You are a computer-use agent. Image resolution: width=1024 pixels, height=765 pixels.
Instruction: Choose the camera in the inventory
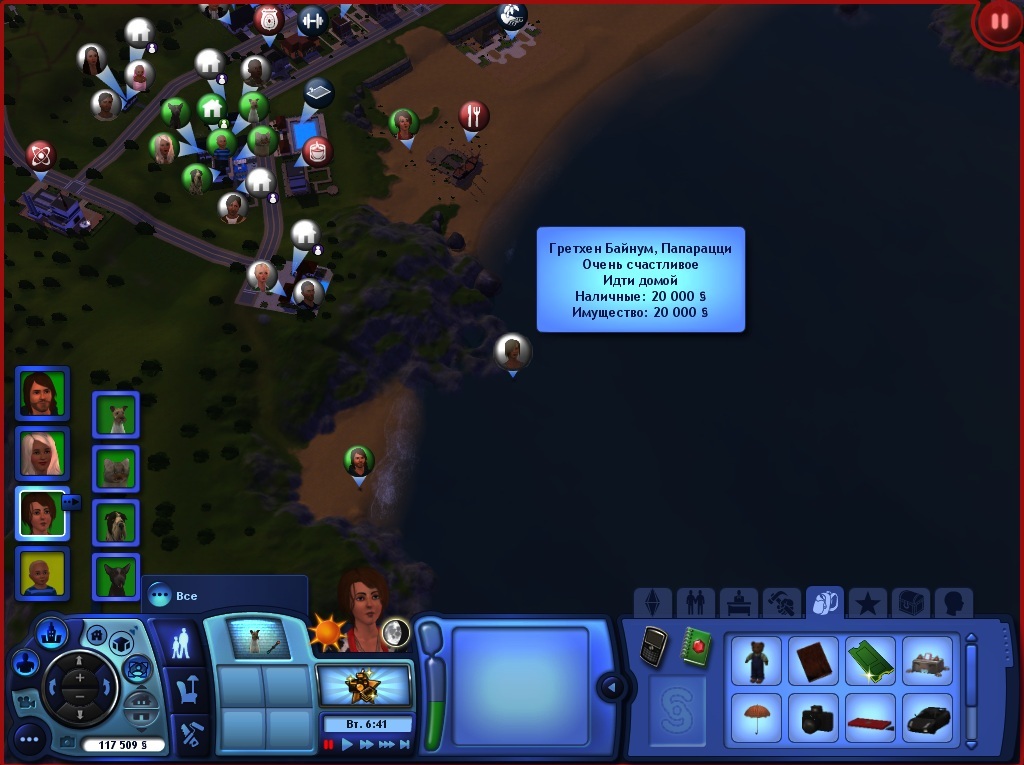[812, 717]
